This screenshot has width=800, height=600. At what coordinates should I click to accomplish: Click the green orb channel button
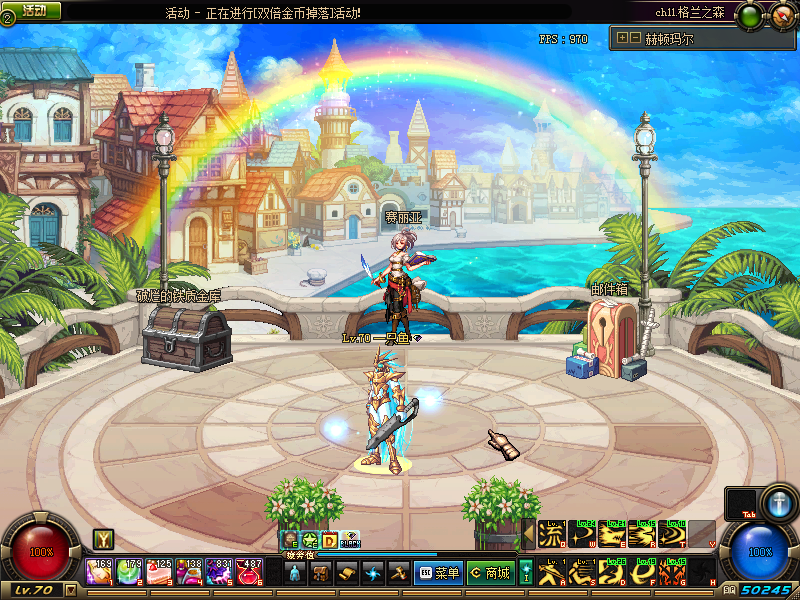pos(748,17)
